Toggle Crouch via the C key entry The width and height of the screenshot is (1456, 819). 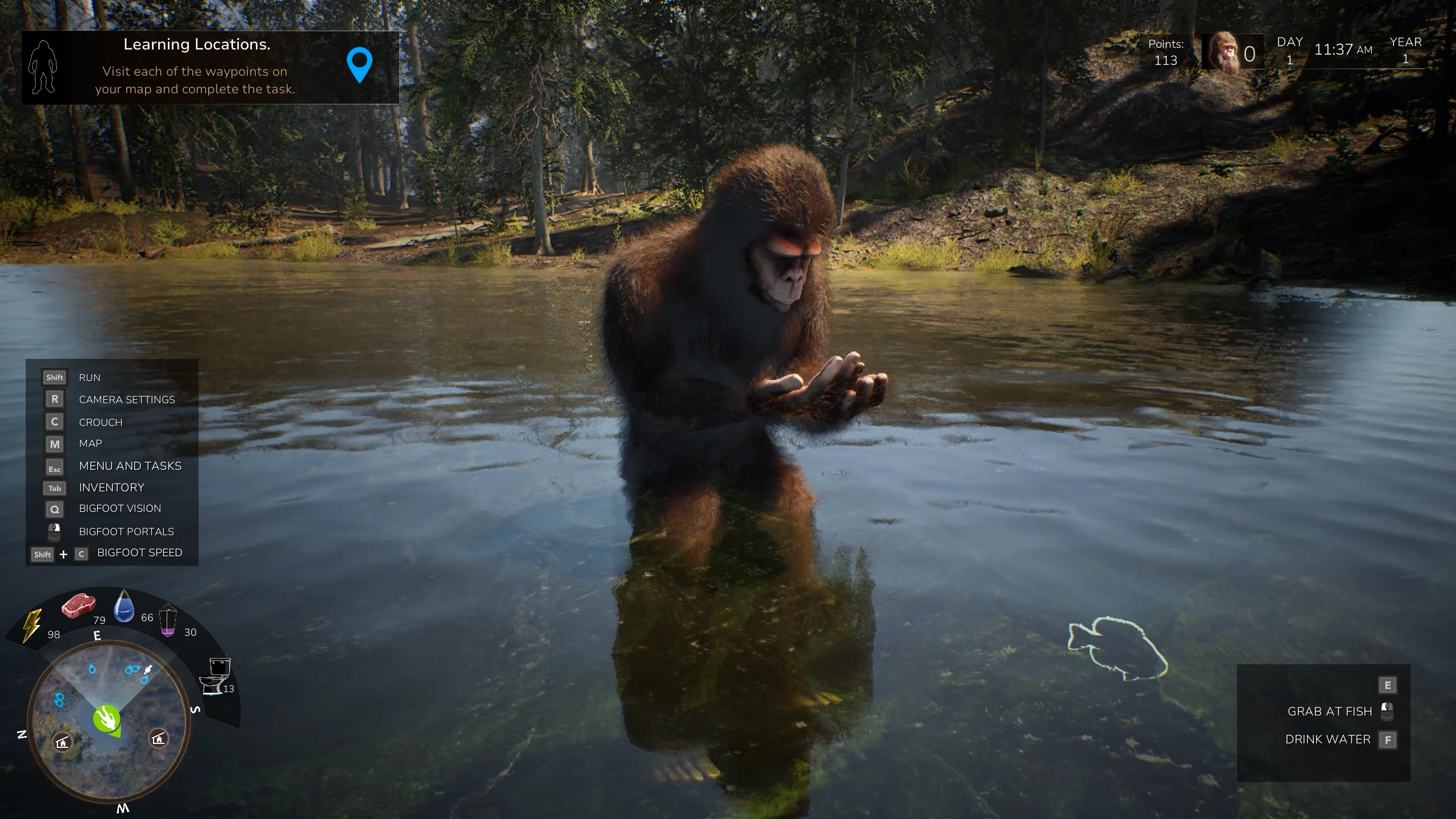[x=101, y=422]
